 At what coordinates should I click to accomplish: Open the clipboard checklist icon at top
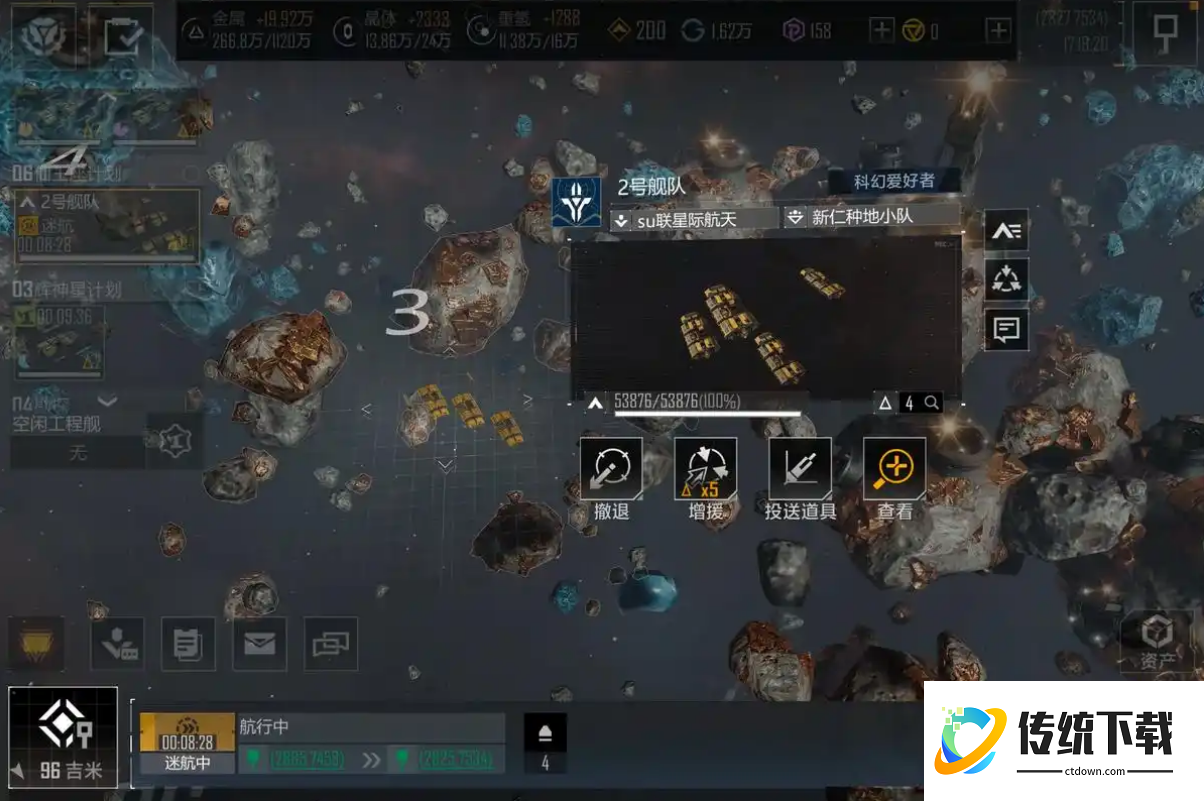pyautogui.click(x=124, y=37)
